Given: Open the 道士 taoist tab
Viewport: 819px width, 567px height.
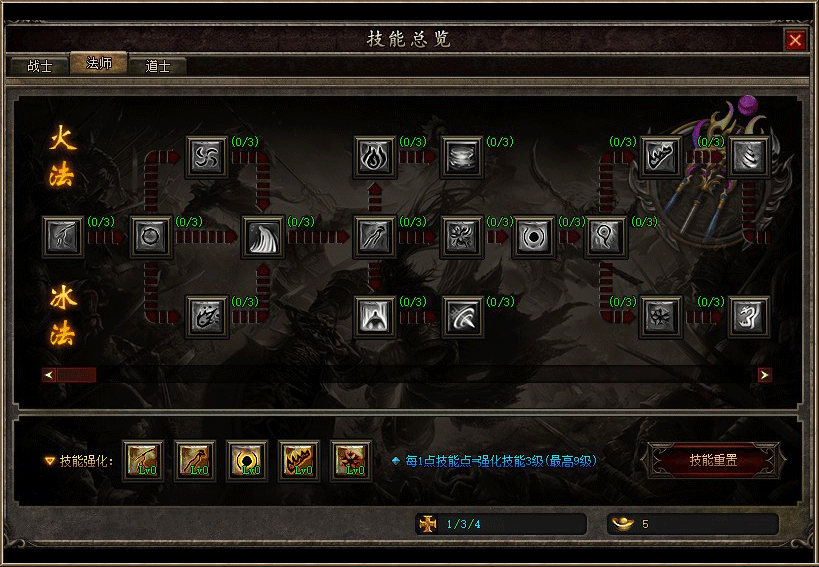Looking at the screenshot, I should point(158,66).
